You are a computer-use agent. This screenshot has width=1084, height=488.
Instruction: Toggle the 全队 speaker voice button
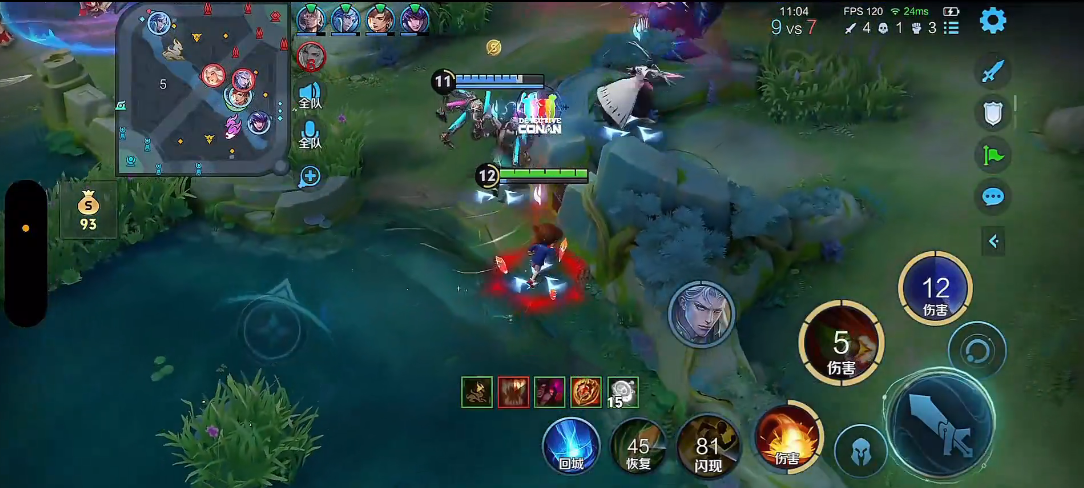310,95
